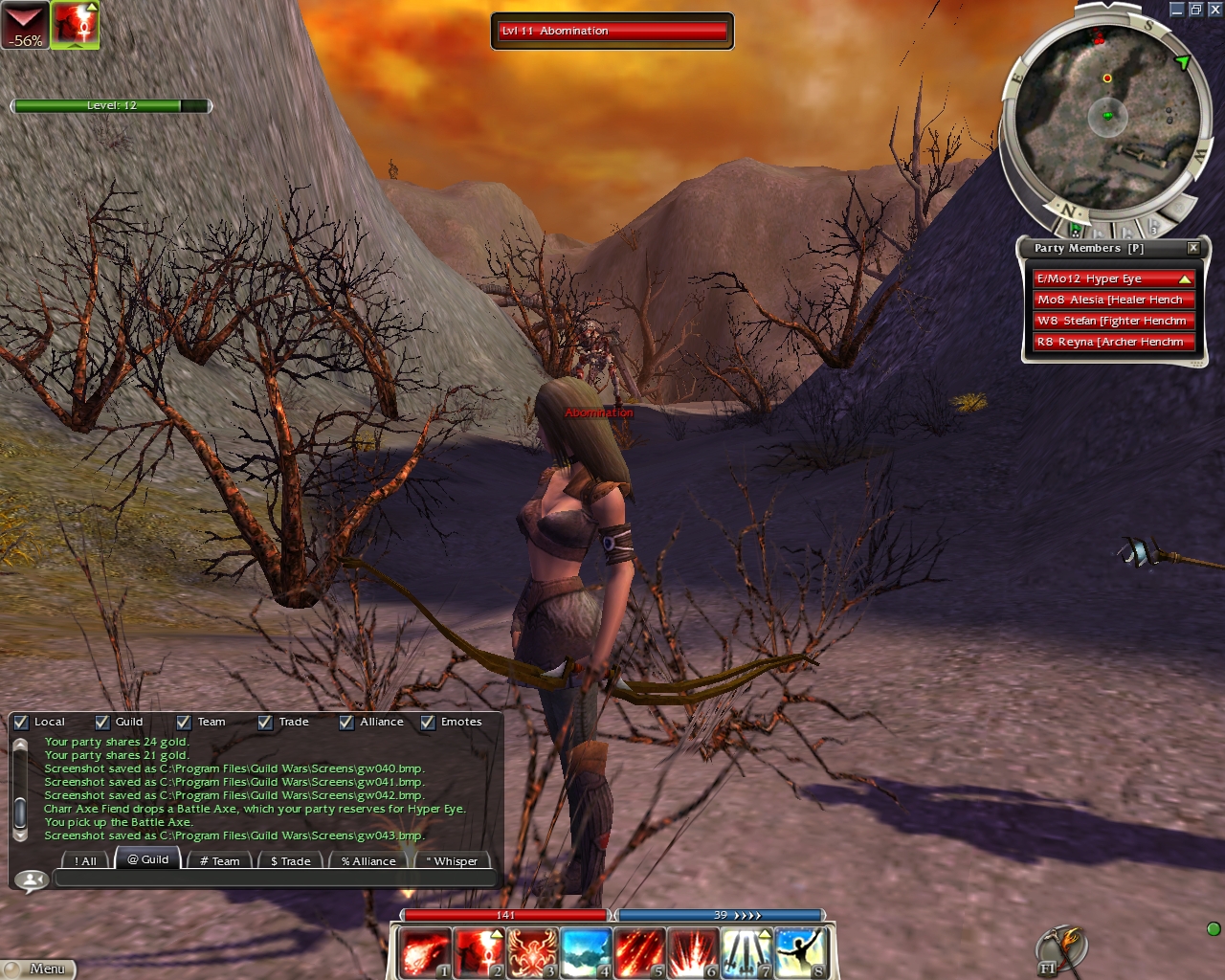The width and height of the screenshot is (1225, 980).
Task: Activate the fireball skill in slot 1
Action: coord(423,953)
